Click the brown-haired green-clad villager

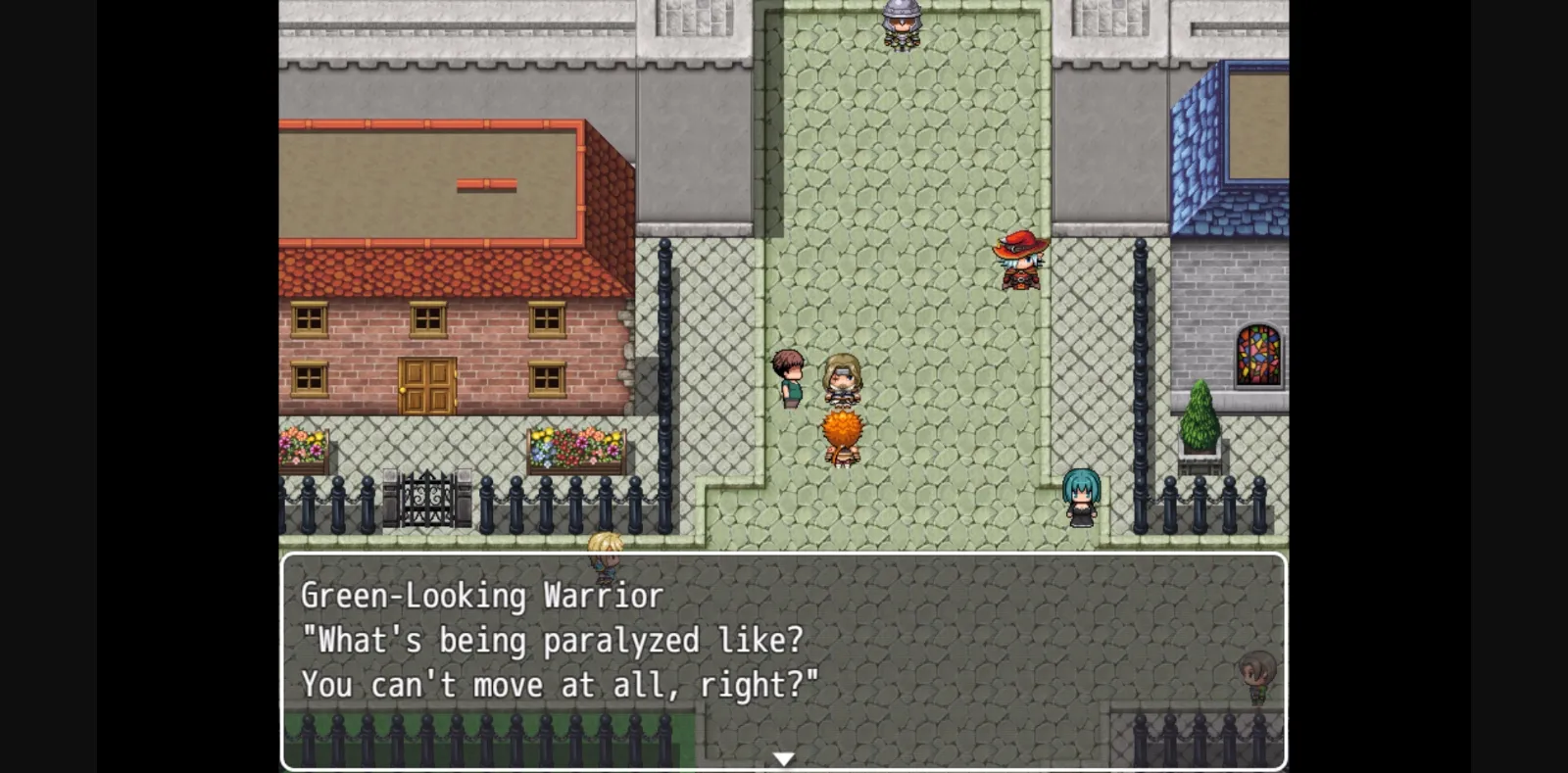(789, 377)
